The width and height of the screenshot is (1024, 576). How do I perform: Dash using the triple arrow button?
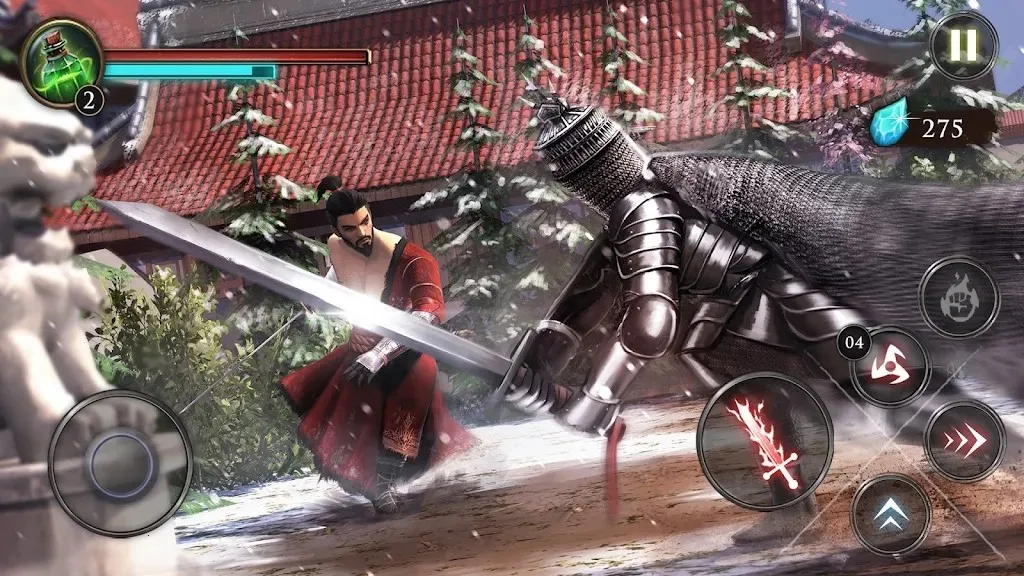coord(964,441)
